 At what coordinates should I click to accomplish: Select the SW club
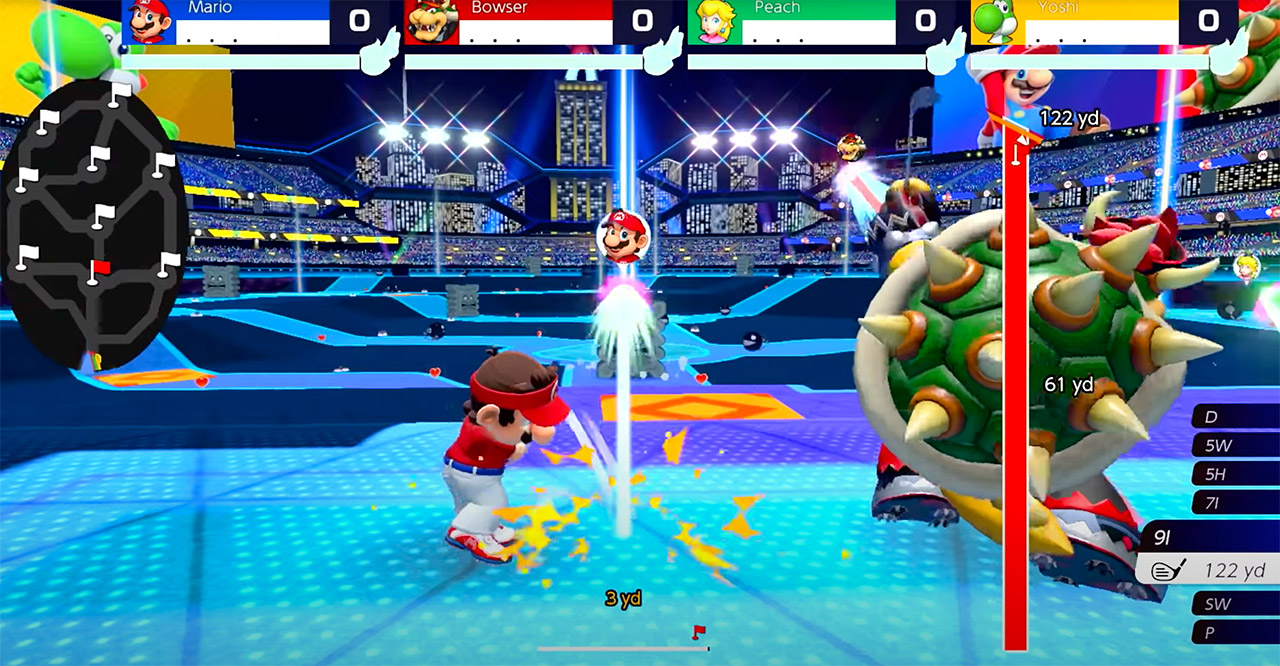pos(1236,603)
